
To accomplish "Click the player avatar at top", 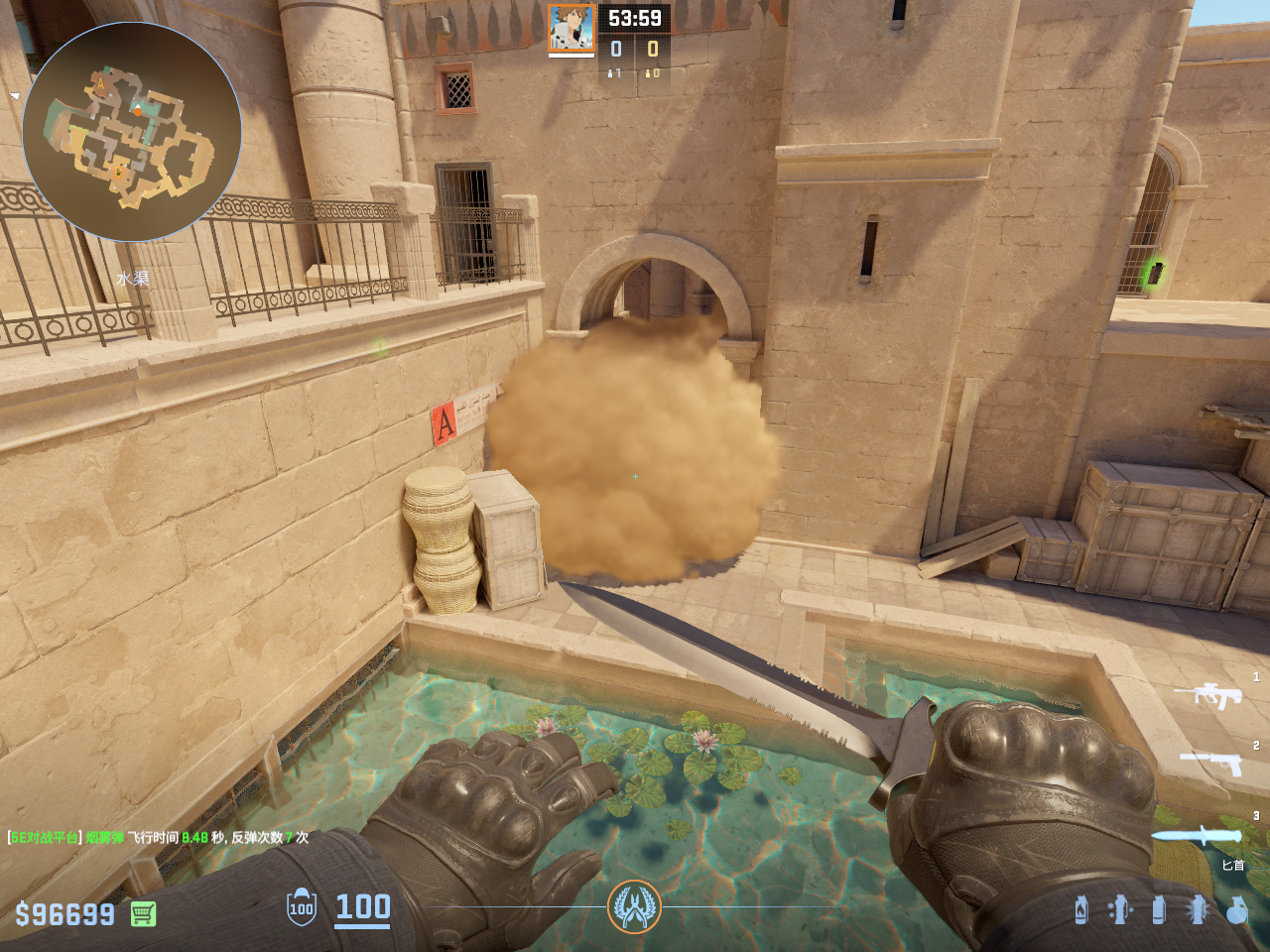I will click(x=571, y=29).
